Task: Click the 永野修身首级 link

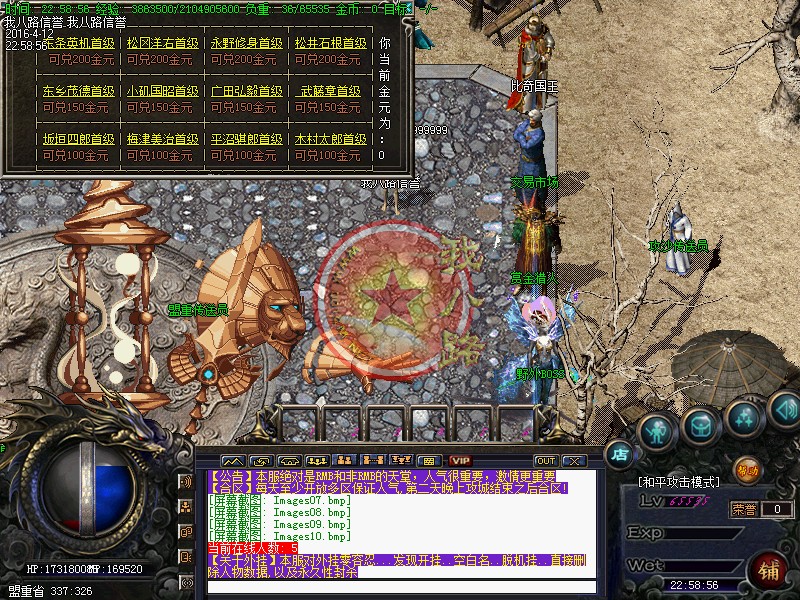Action: 246,44
